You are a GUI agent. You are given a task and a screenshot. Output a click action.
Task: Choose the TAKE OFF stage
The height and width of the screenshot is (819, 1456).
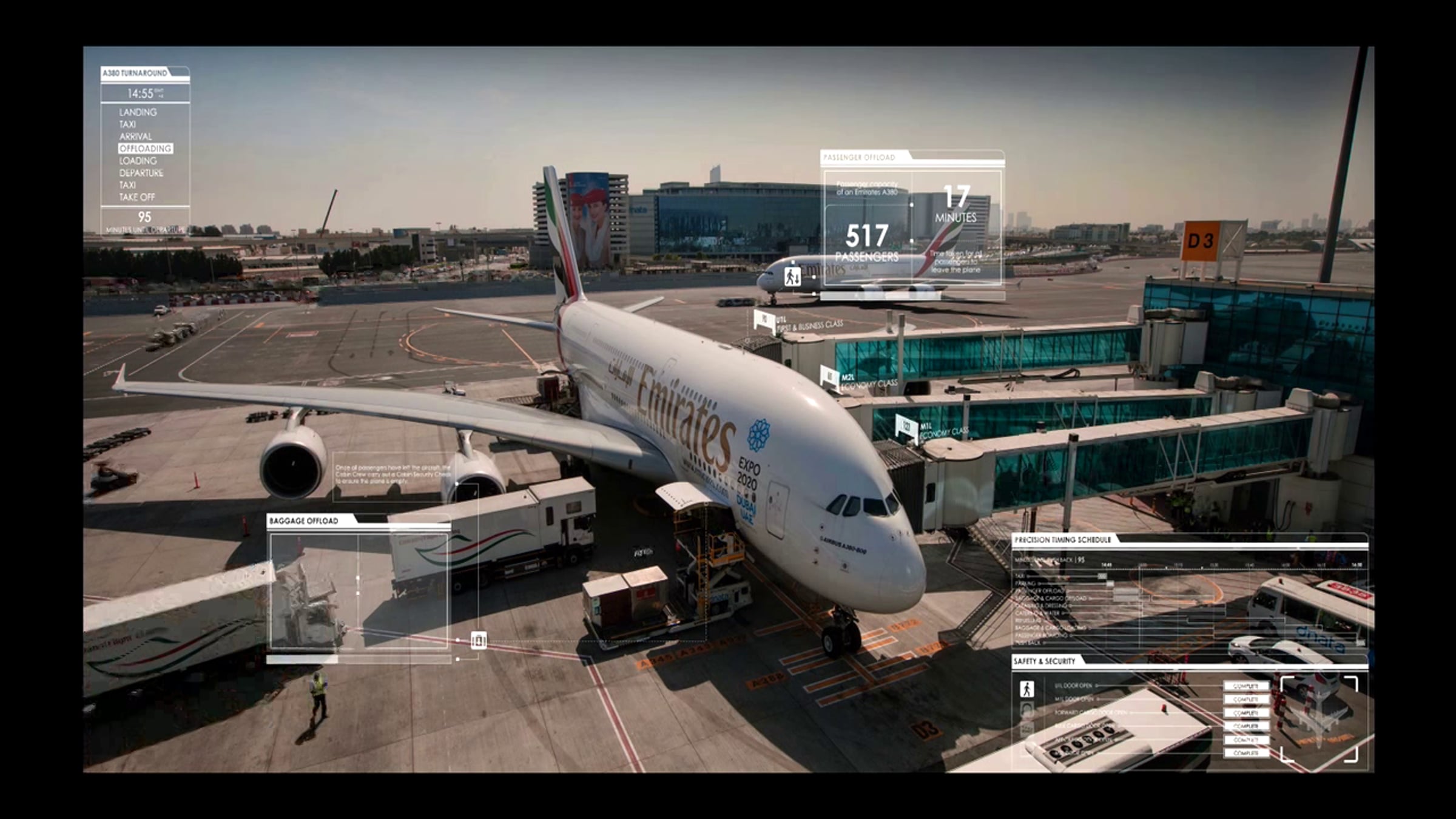137,197
